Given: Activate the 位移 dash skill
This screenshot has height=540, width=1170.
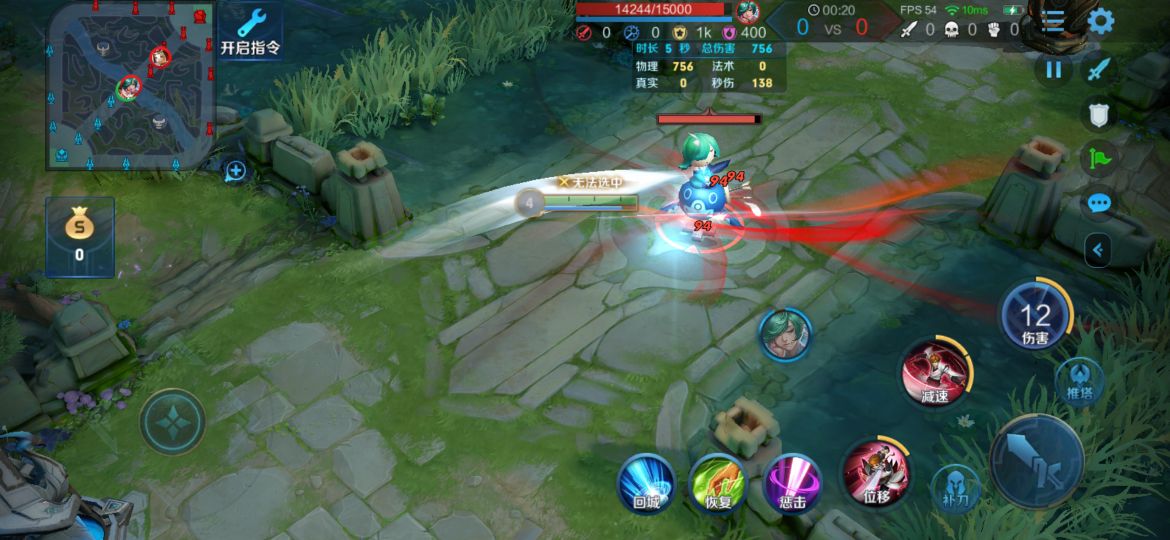Looking at the screenshot, I should [876, 470].
